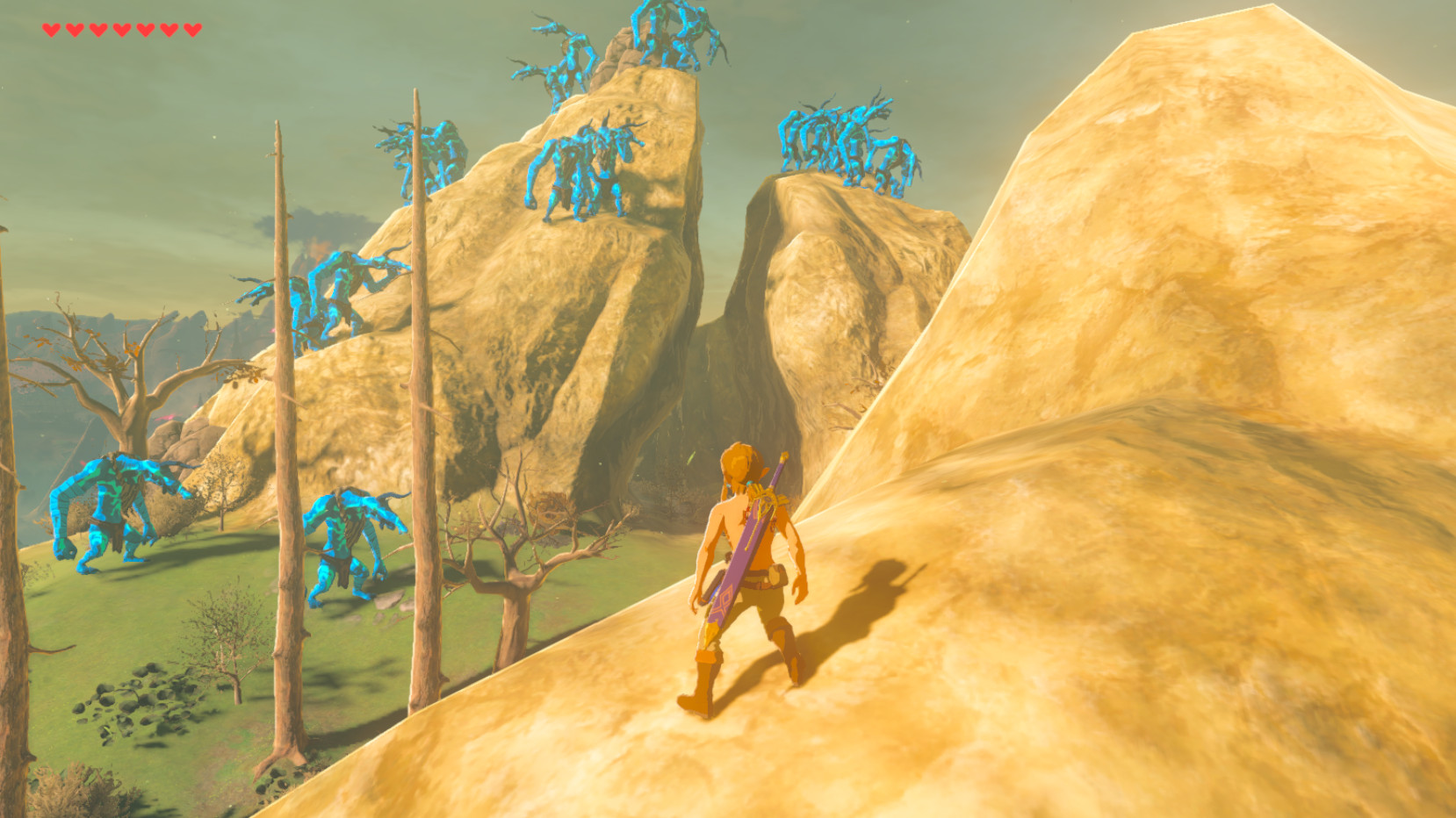1456x818 pixels.
Task: Click the fourth heart in the health row
Action: click(122, 29)
